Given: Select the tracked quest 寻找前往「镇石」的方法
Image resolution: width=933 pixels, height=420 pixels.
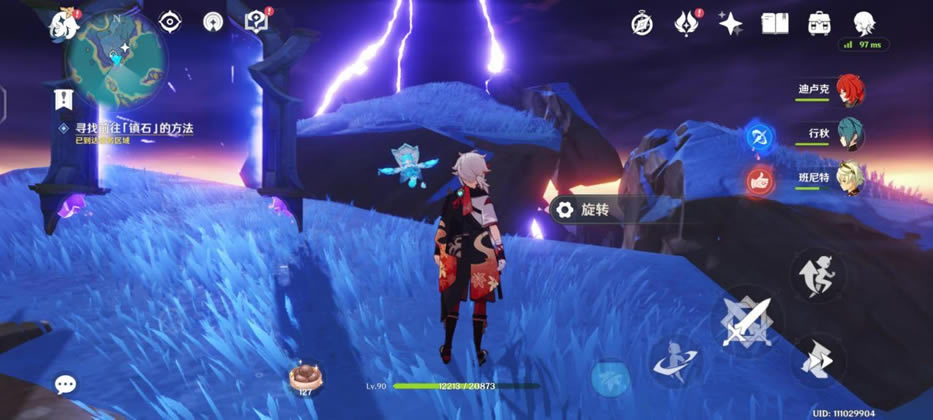Looking at the screenshot, I should (134, 129).
